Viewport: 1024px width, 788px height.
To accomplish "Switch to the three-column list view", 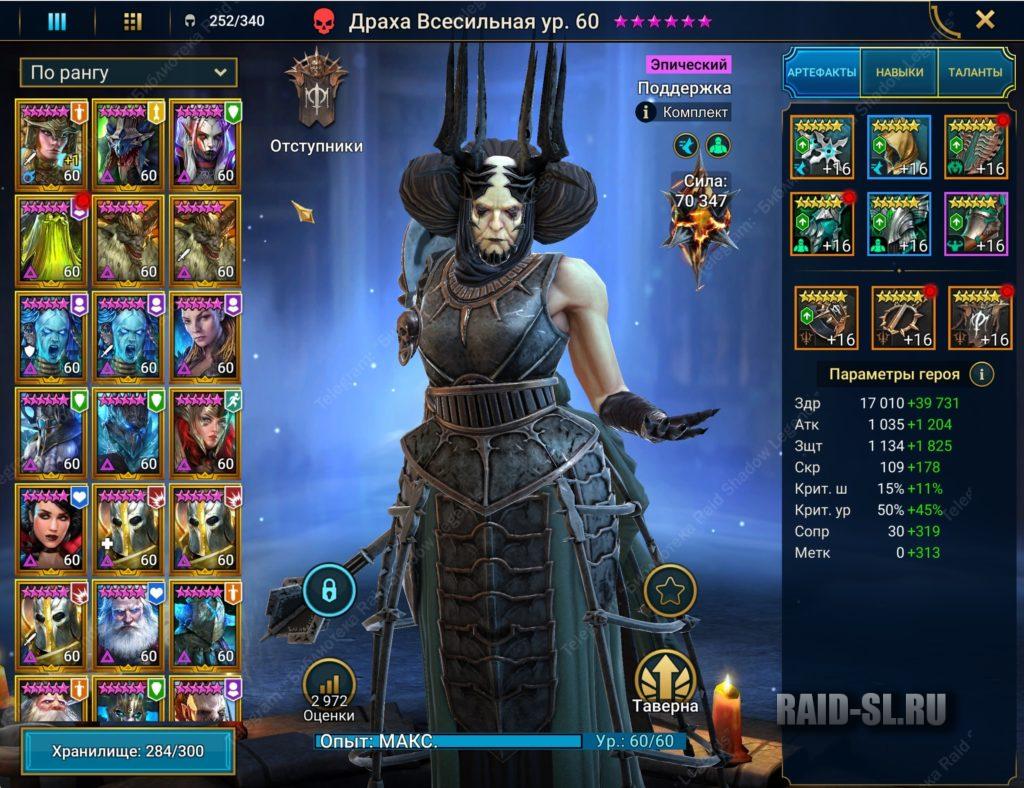I will (57, 21).
